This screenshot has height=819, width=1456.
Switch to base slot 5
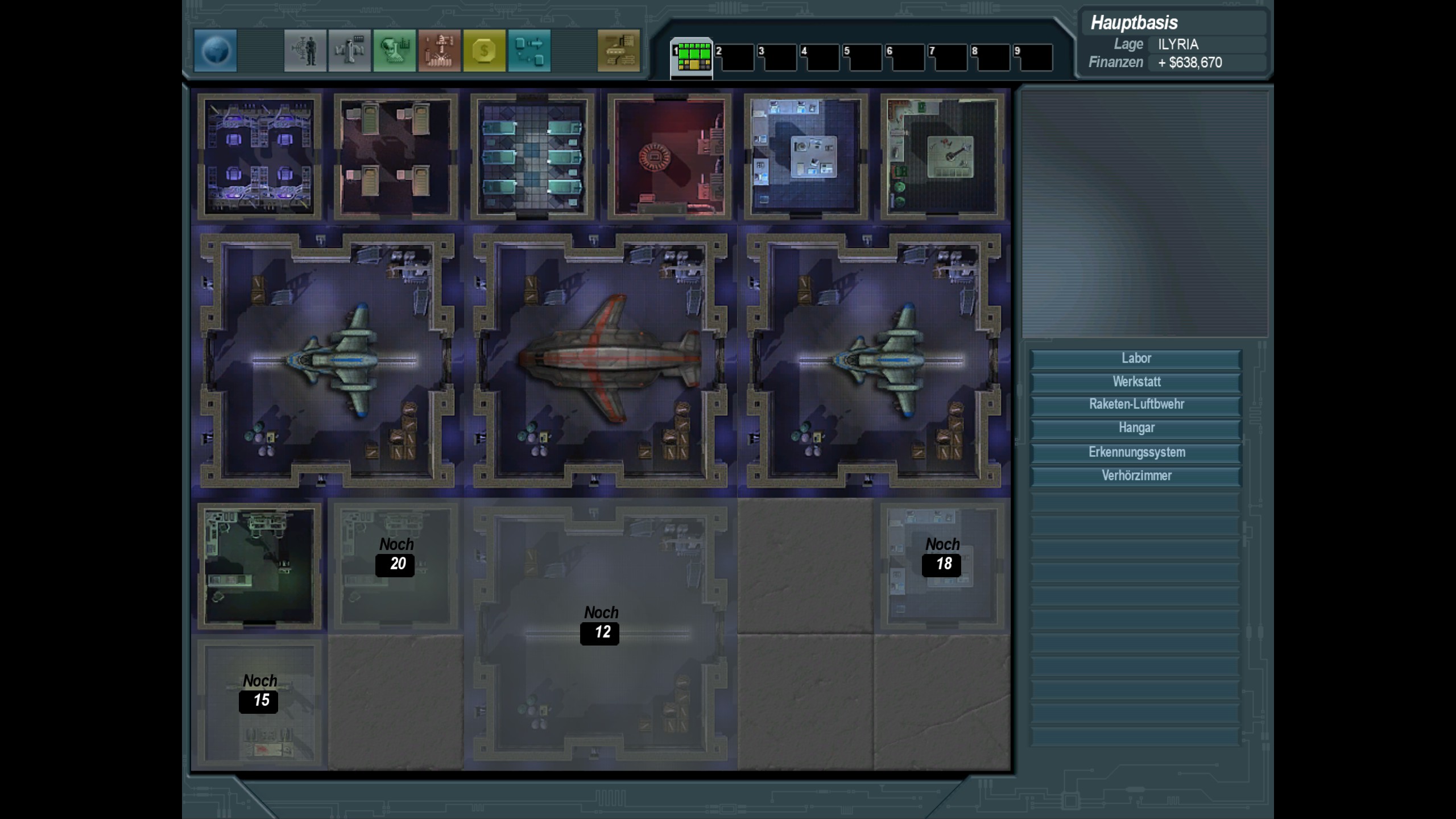pyautogui.click(x=862, y=57)
